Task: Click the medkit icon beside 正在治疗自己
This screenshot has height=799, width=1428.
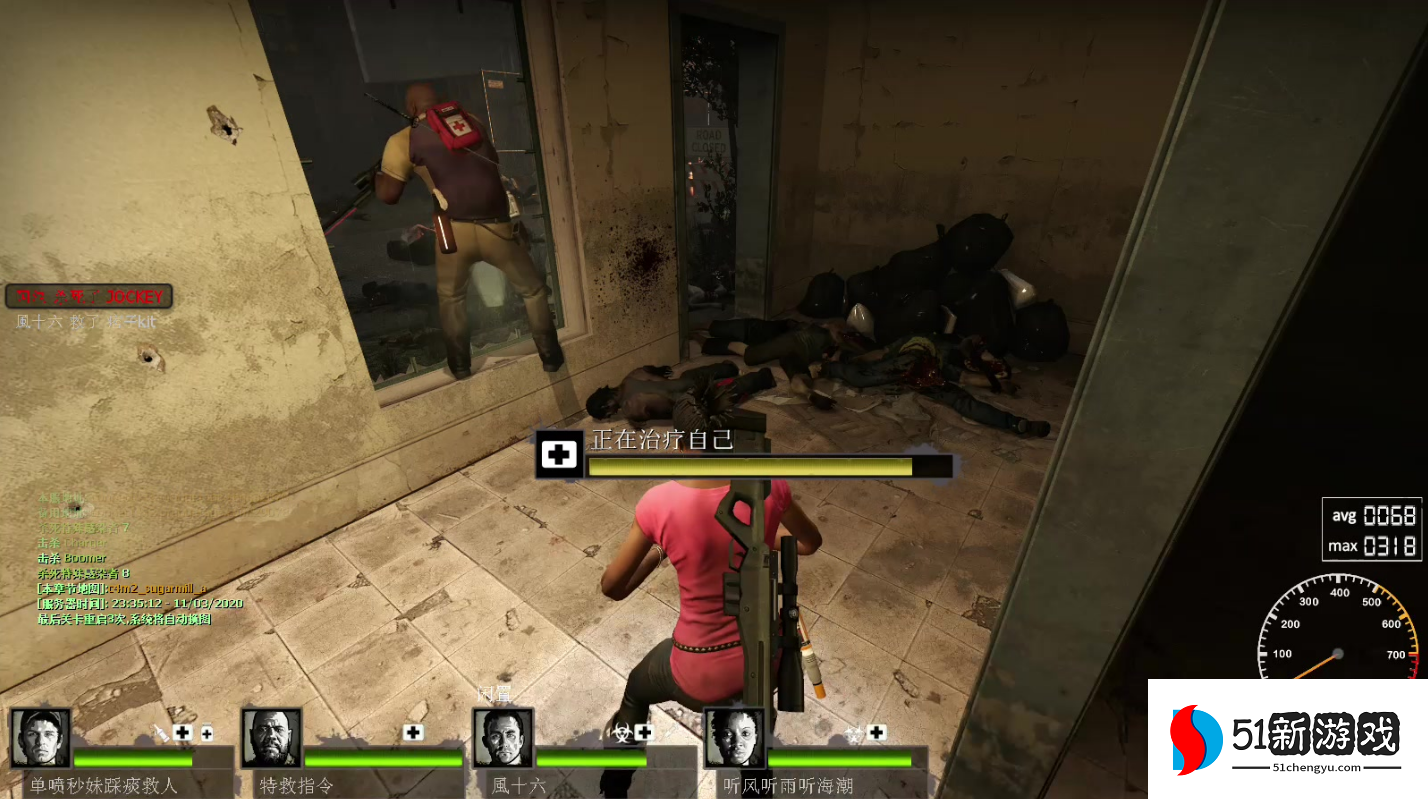Action: tap(560, 455)
